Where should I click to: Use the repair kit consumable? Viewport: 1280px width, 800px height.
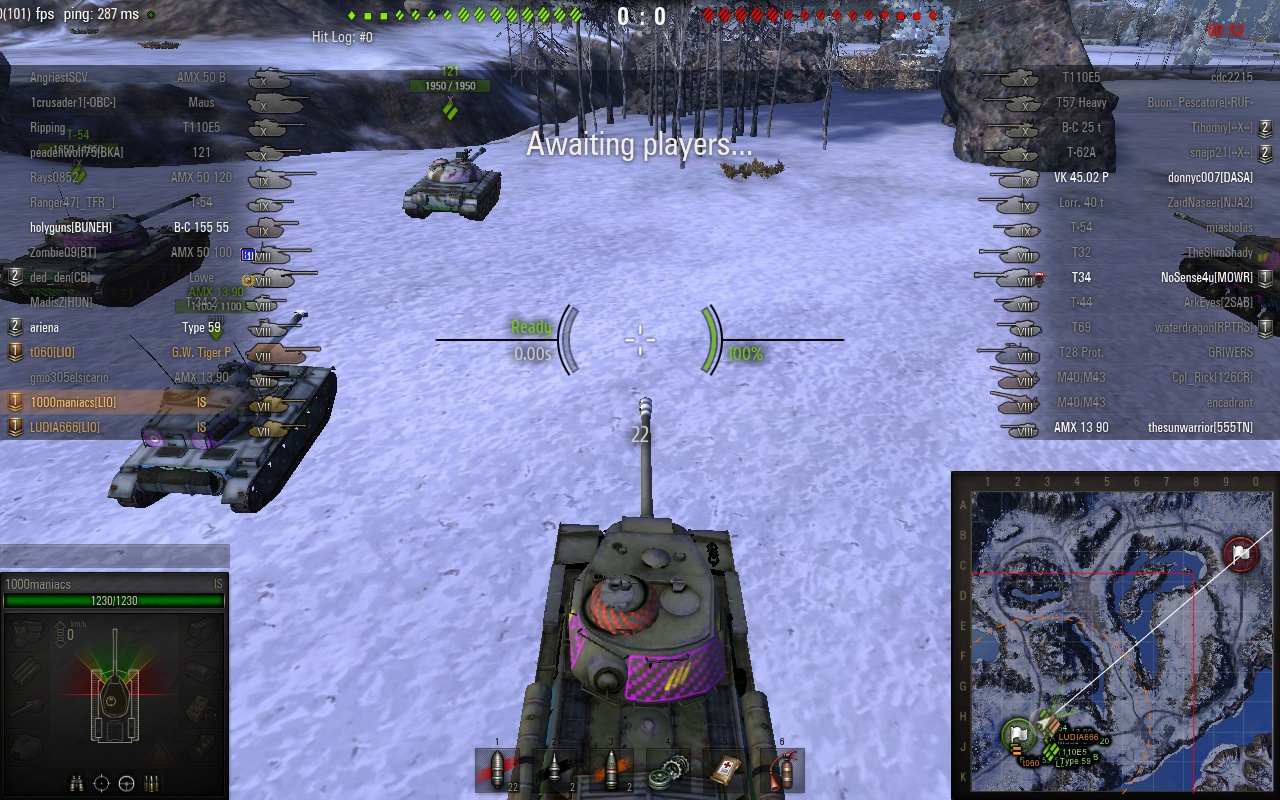tap(668, 770)
